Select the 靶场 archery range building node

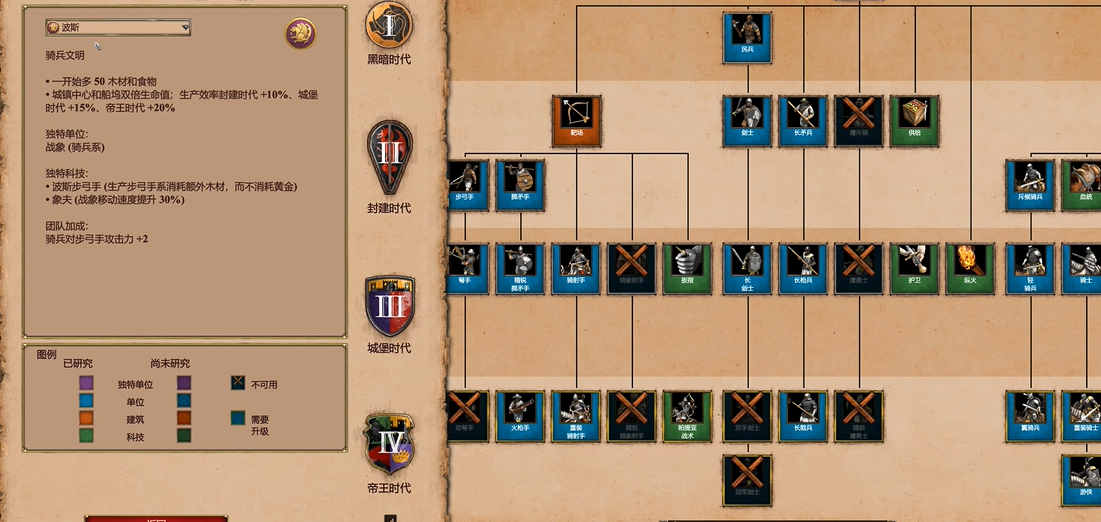[x=576, y=121]
